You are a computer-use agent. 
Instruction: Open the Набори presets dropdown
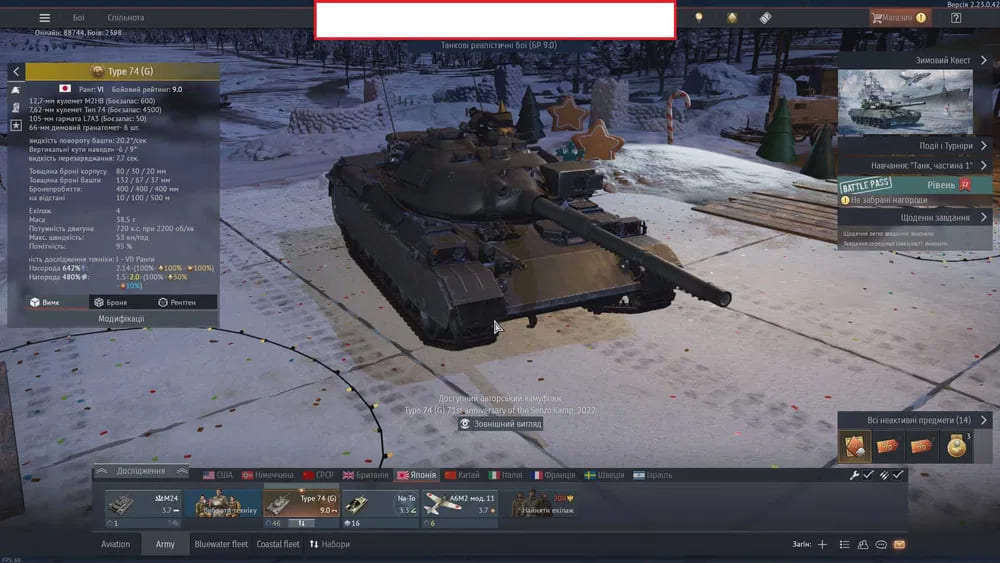pos(330,545)
